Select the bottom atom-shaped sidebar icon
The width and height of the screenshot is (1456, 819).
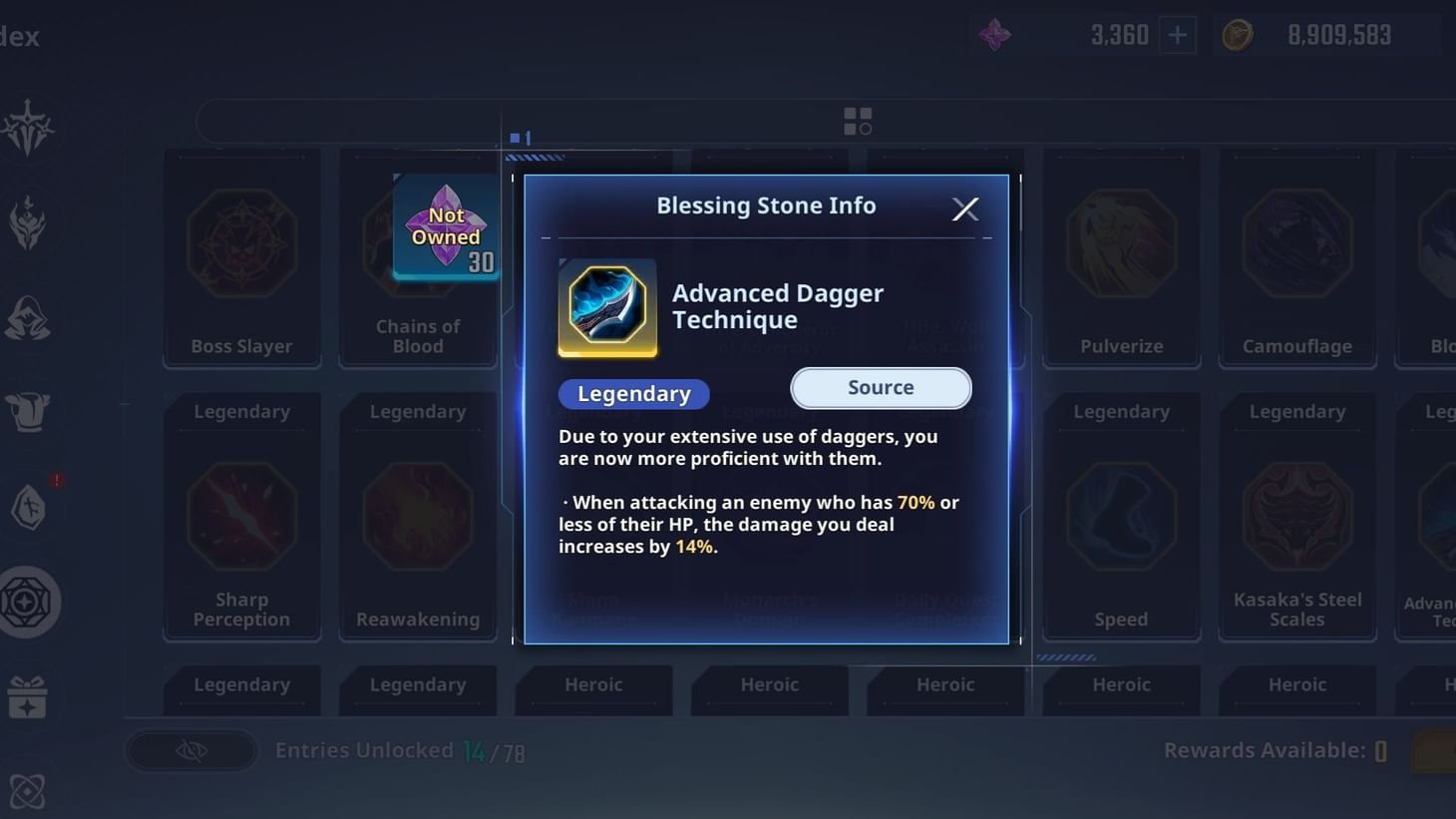tap(30, 790)
